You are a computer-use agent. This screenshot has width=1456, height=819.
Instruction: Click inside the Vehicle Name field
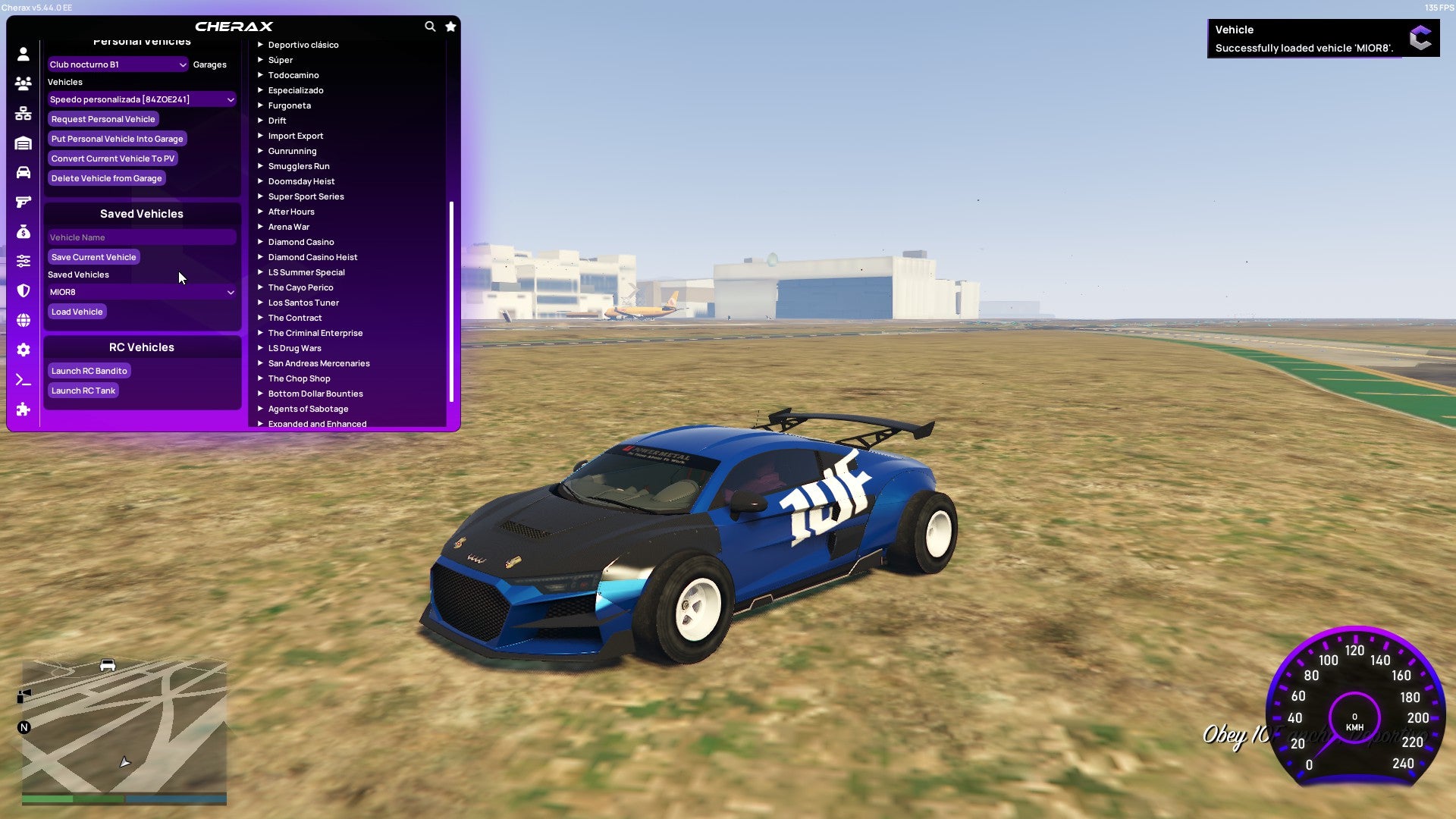[141, 237]
